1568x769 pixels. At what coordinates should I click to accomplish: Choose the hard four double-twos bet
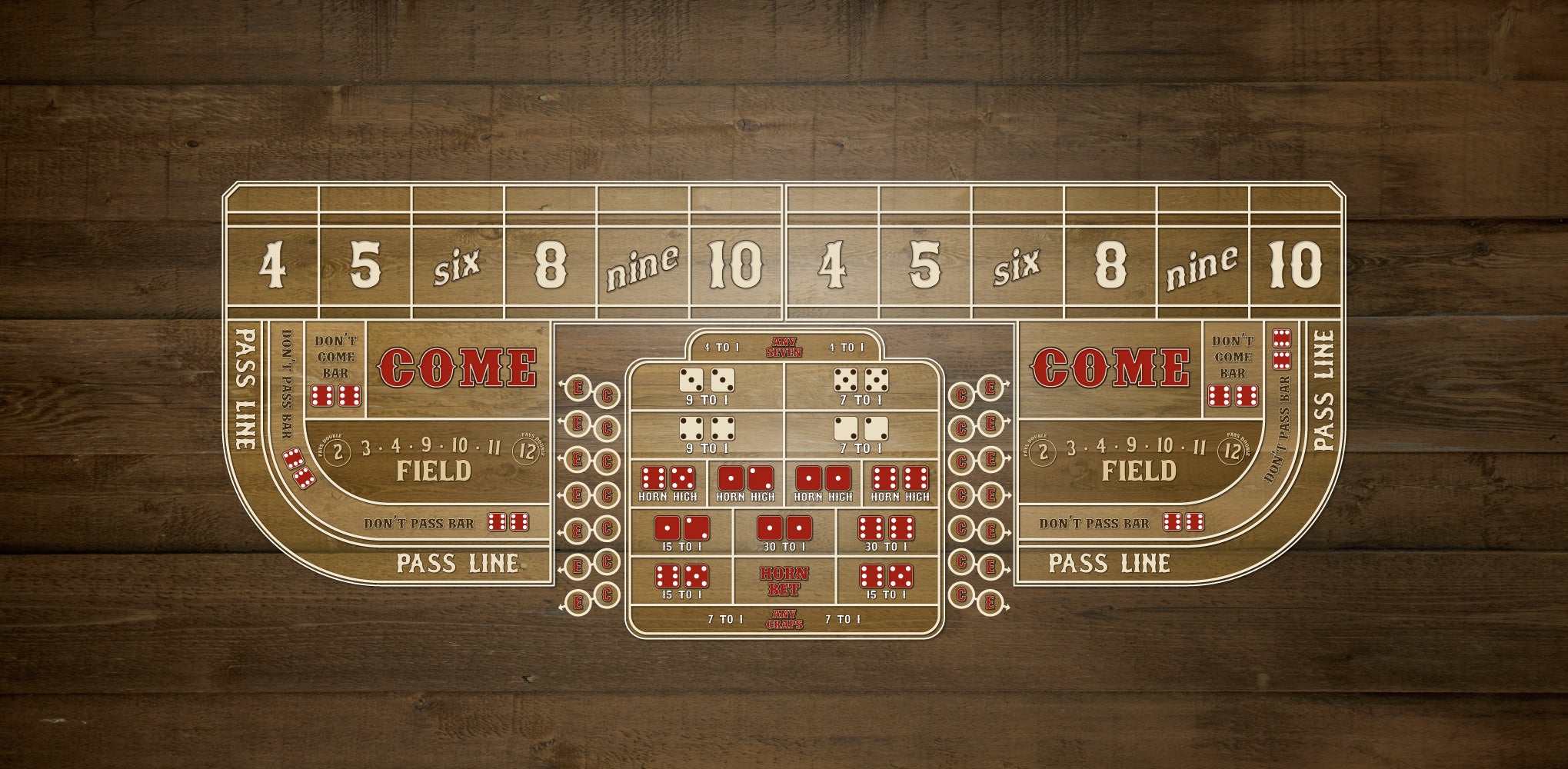[x=861, y=434]
